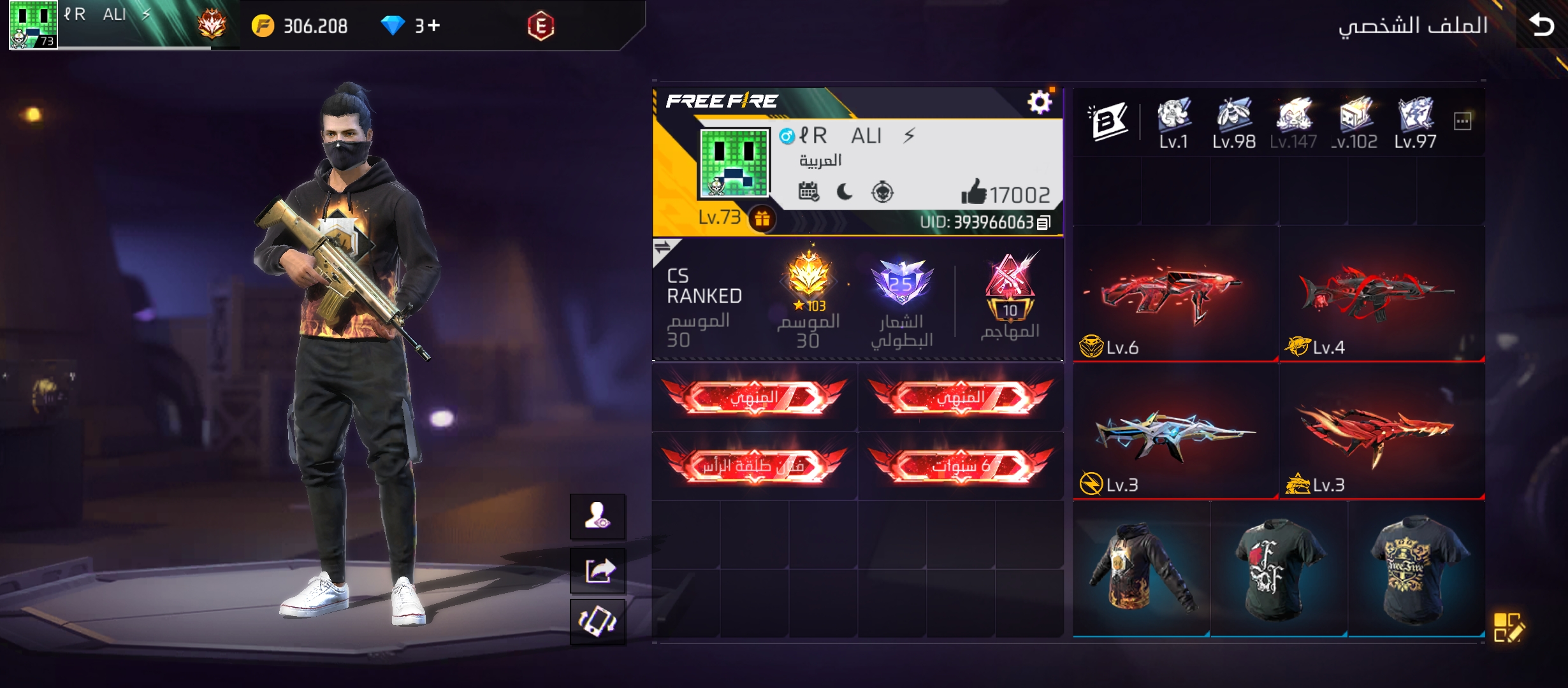Screen dimensions: 1568x688
Task: Expand the more pets ellipsis button
Action: tap(1462, 121)
